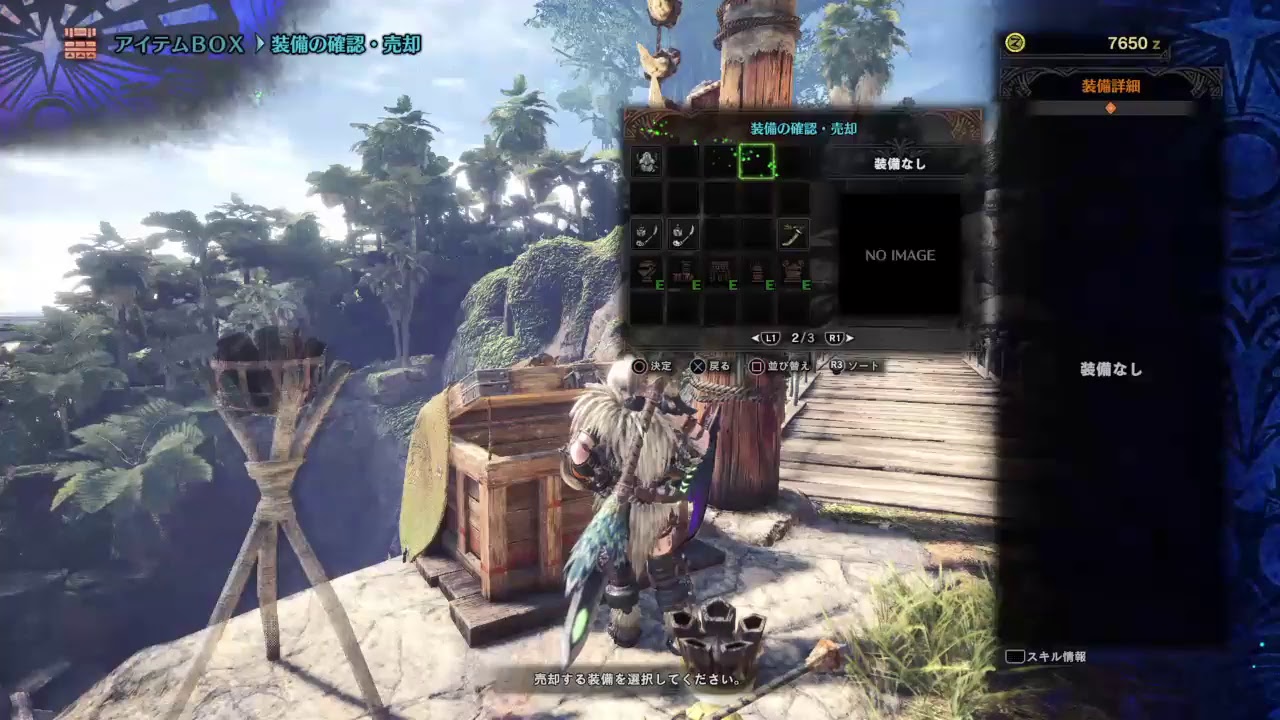Viewport: 1280px width, 720px height.
Task: Go to the next equipment box page arrow
Action: click(x=850, y=338)
